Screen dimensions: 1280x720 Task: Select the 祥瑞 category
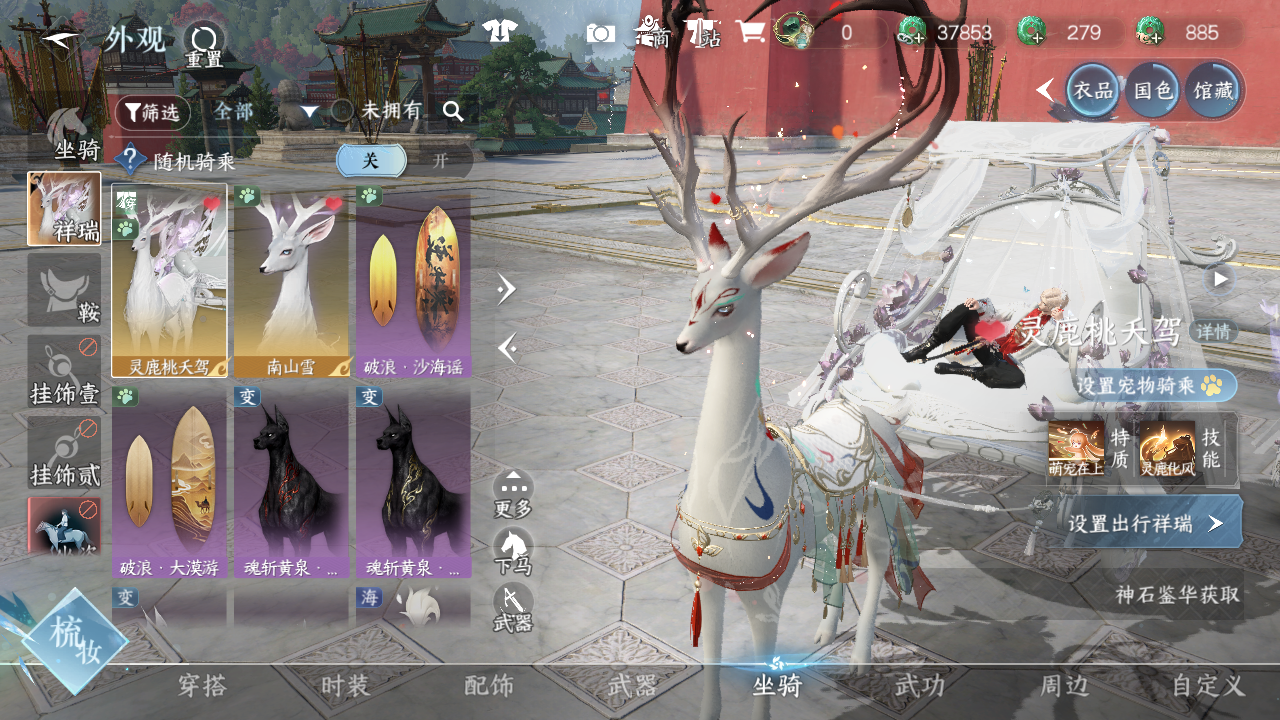coord(64,209)
